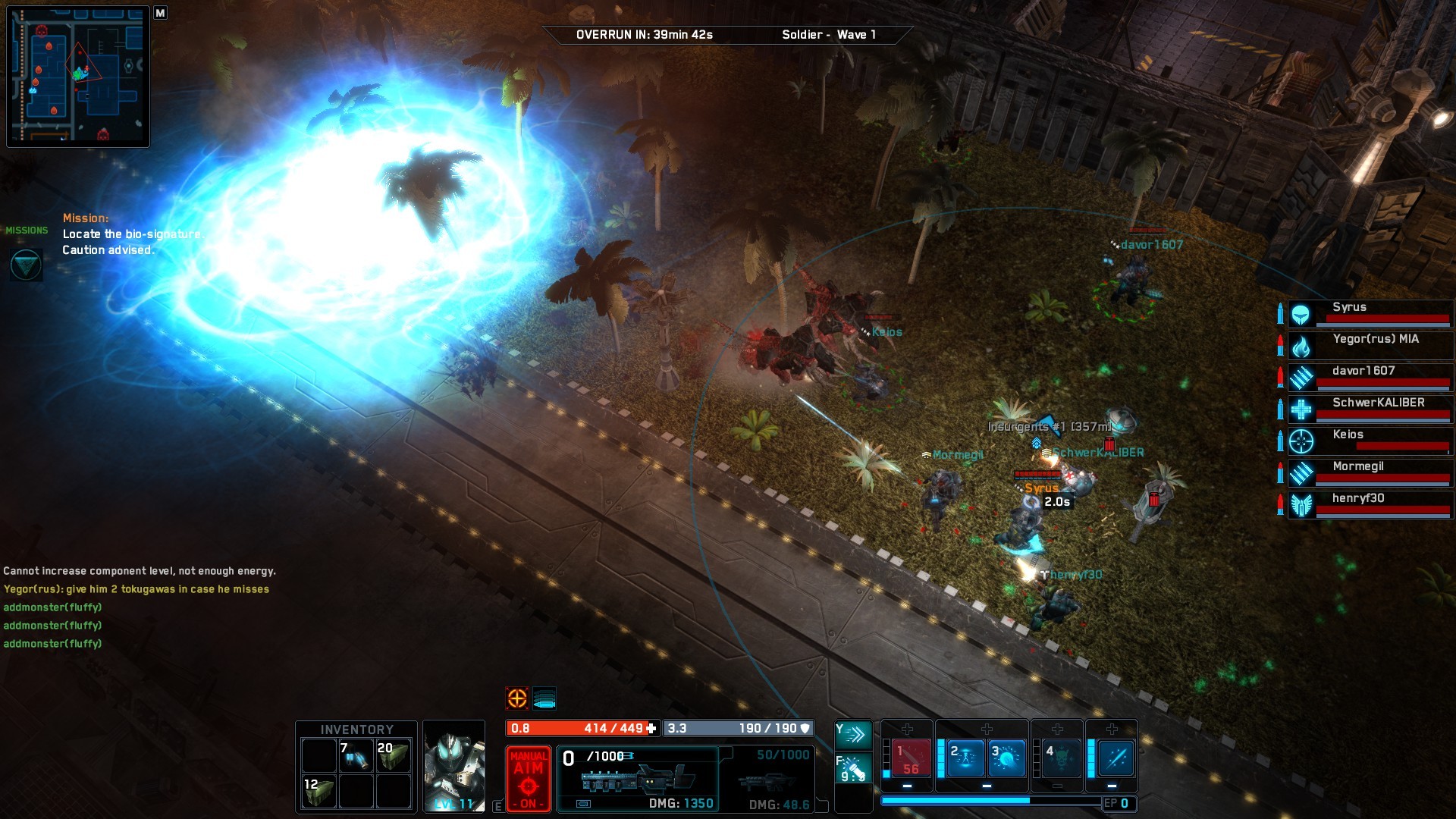Viewport: 1456px width, 819px height.
Task: Activate ability 2 in the skill bar
Action: 965,758
